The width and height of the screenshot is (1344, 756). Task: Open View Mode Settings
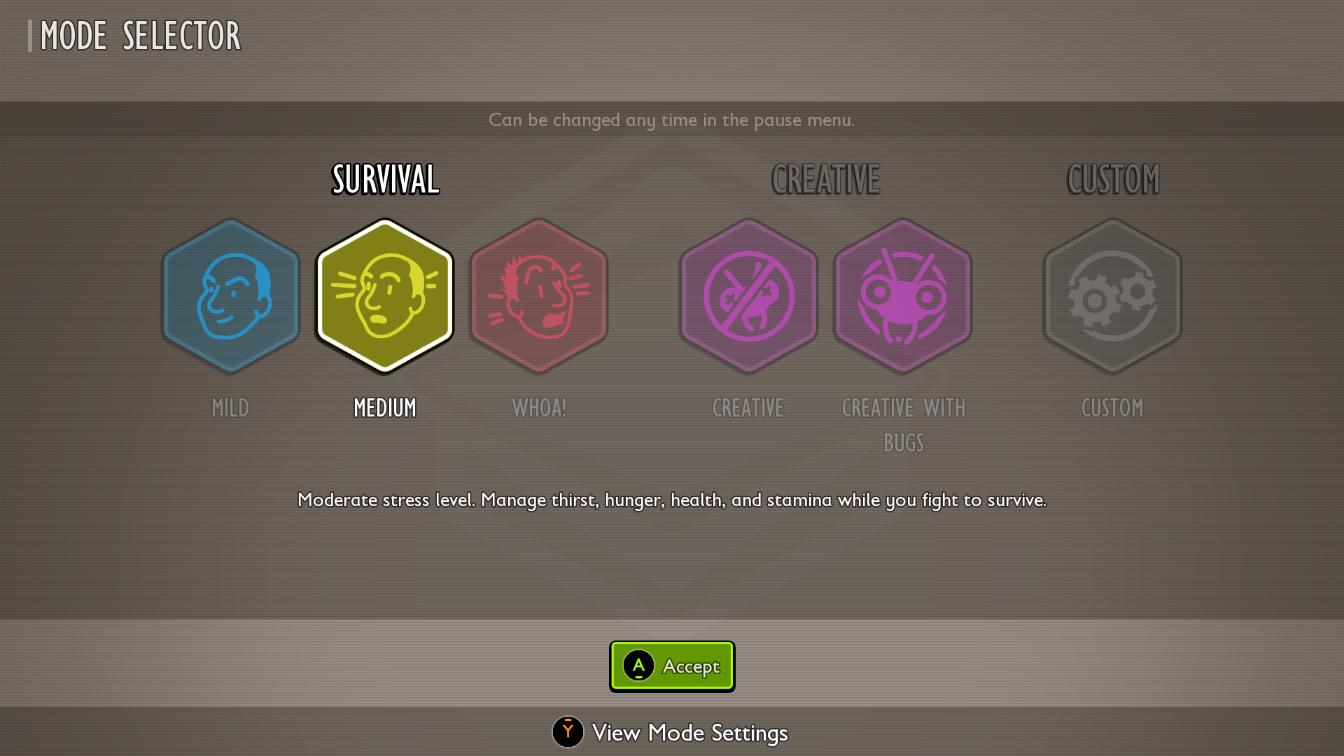tap(671, 733)
